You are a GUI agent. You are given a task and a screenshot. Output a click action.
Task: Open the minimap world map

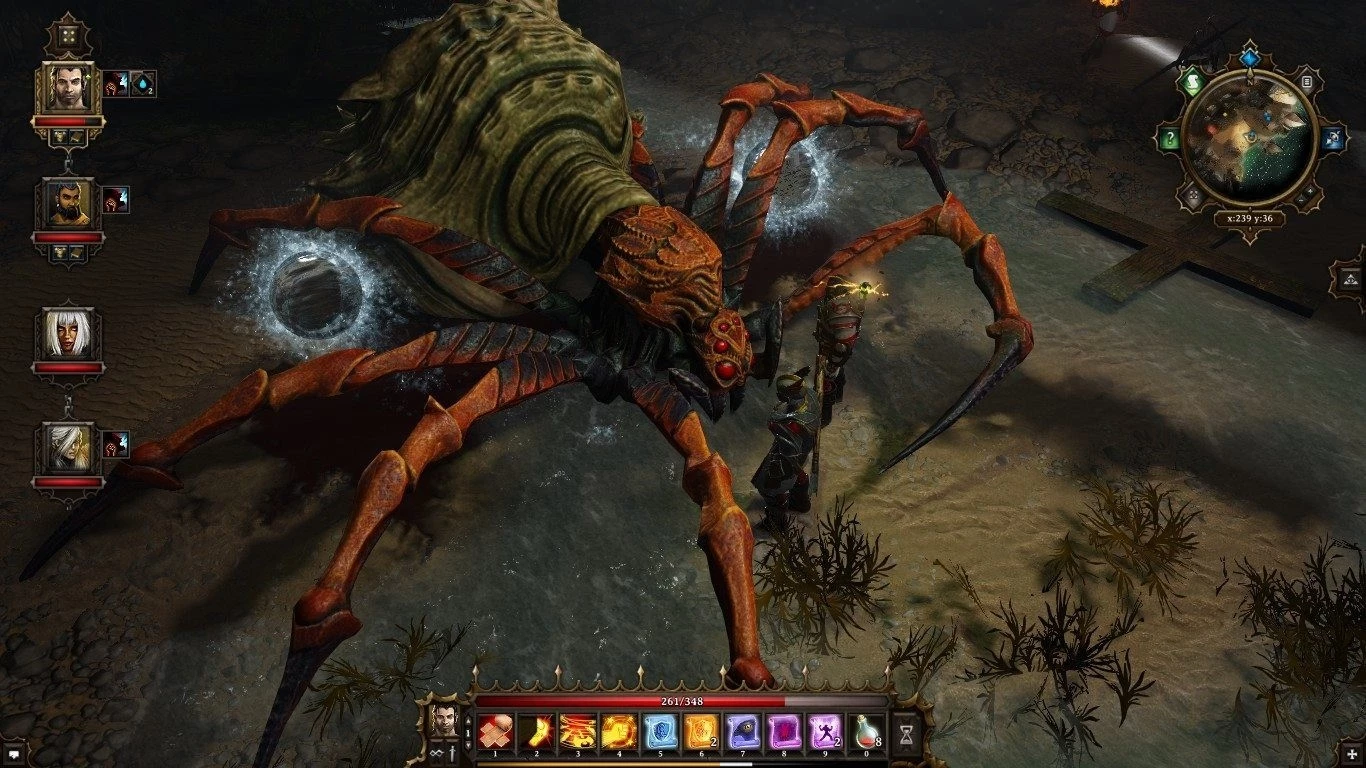coord(1247,138)
